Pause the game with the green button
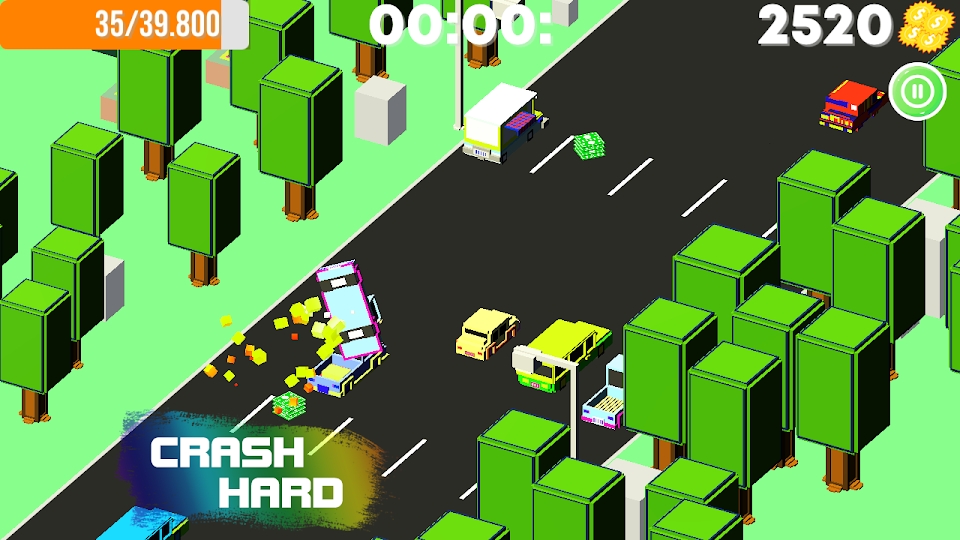The width and height of the screenshot is (960, 540). [x=917, y=92]
